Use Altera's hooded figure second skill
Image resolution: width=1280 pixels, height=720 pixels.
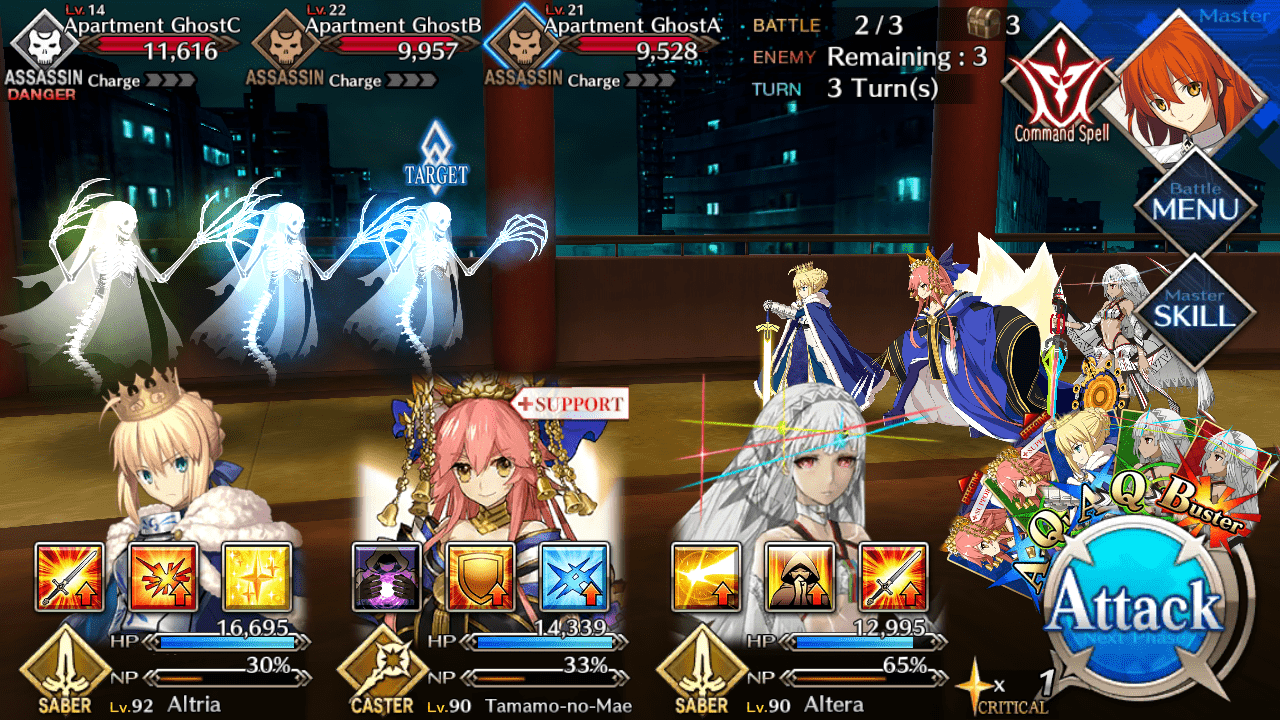800,577
